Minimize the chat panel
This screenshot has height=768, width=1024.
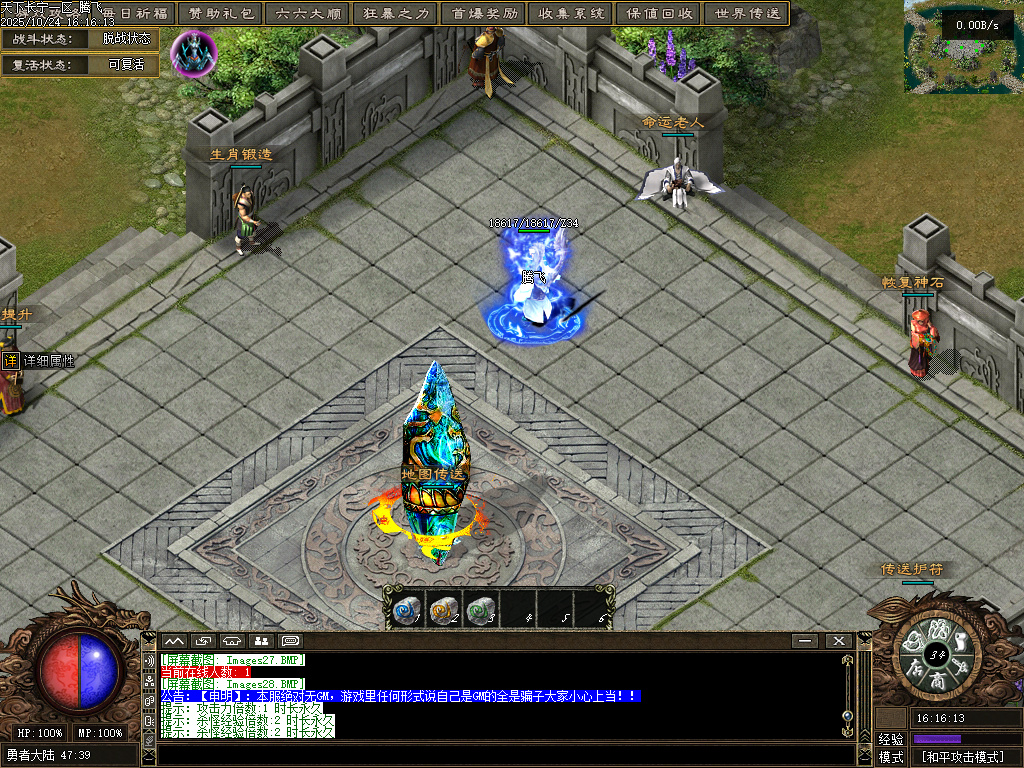pos(805,640)
